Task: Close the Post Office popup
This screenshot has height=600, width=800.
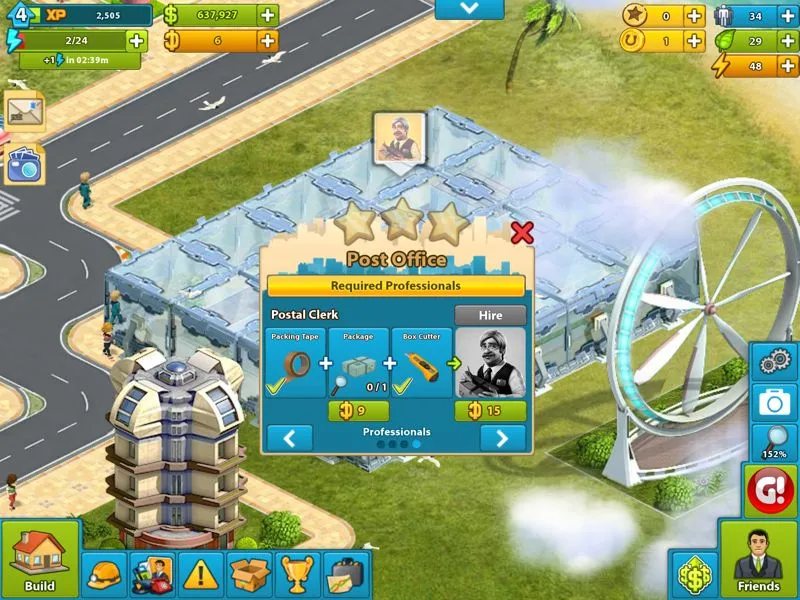Action: click(521, 233)
